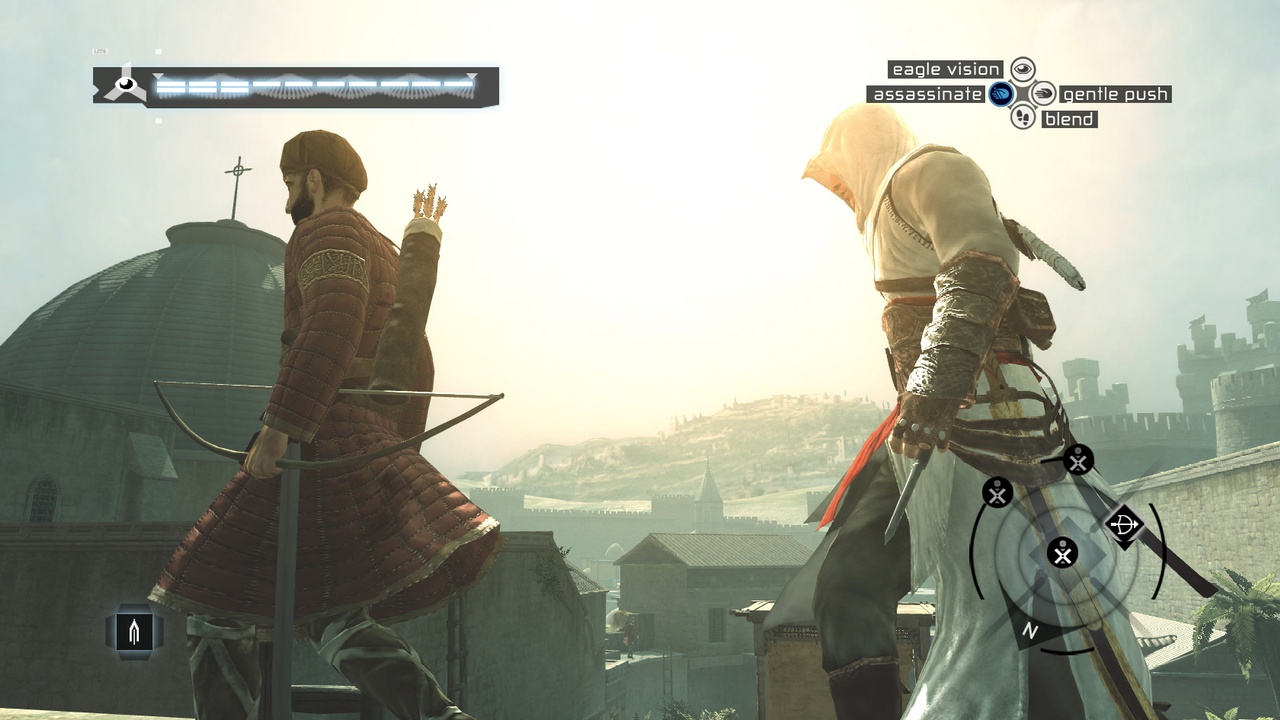Select the gentle push hand icon
This screenshot has height=720, width=1280.
click(x=1043, y=93)
